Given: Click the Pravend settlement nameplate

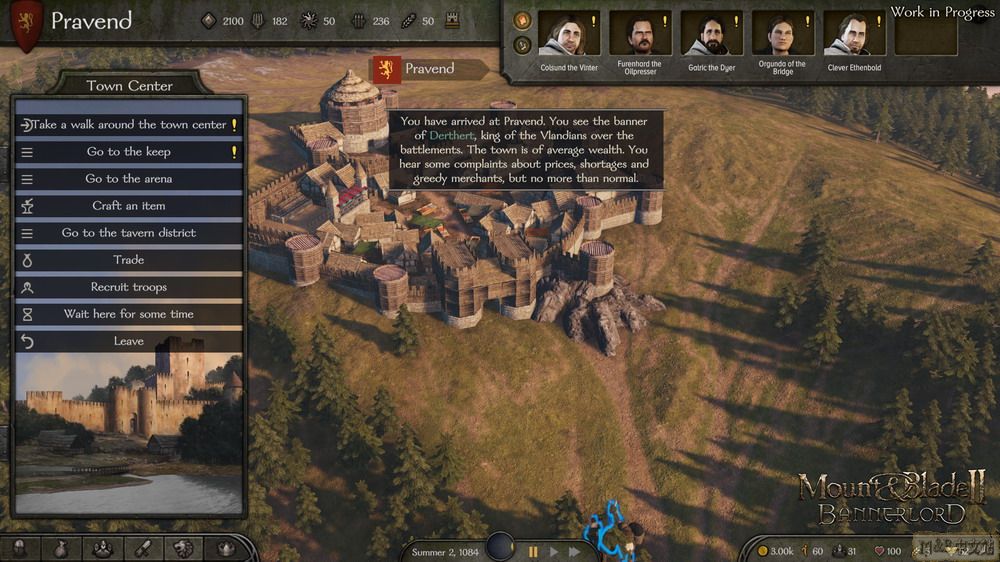Looking at the screenshot, I should click(428, 69).
